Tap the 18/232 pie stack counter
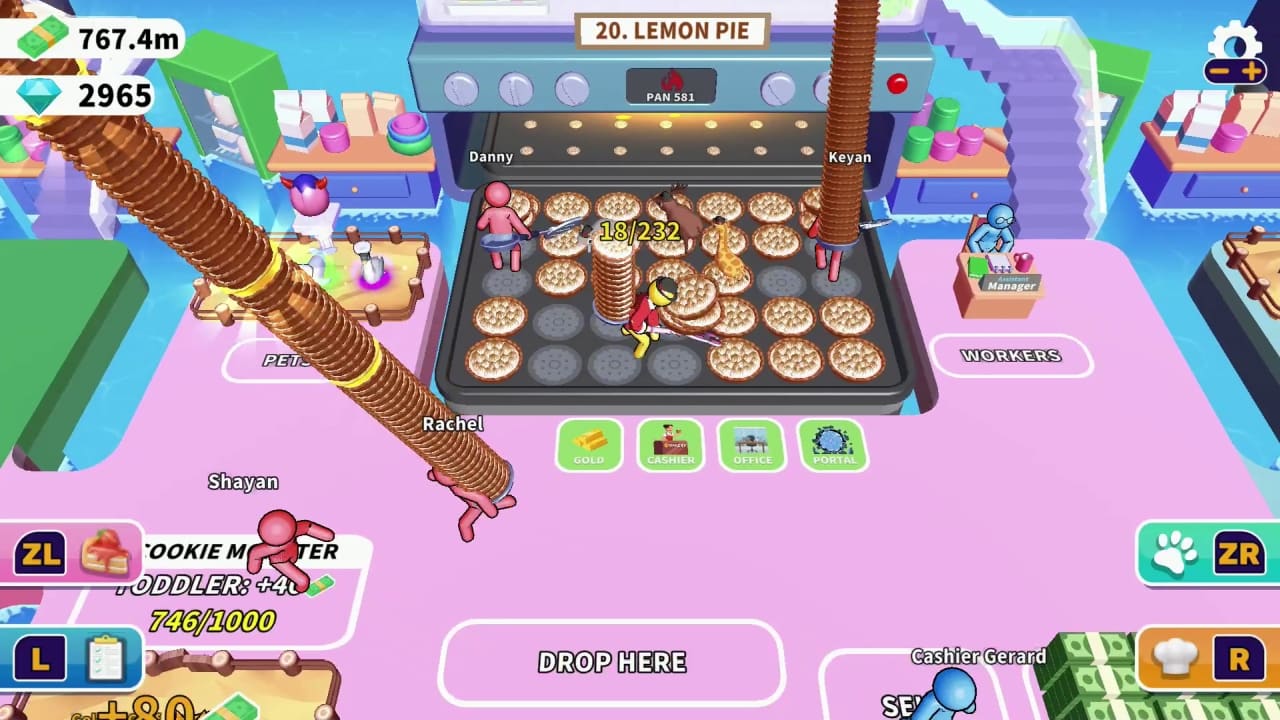 (x=640, y=232)
